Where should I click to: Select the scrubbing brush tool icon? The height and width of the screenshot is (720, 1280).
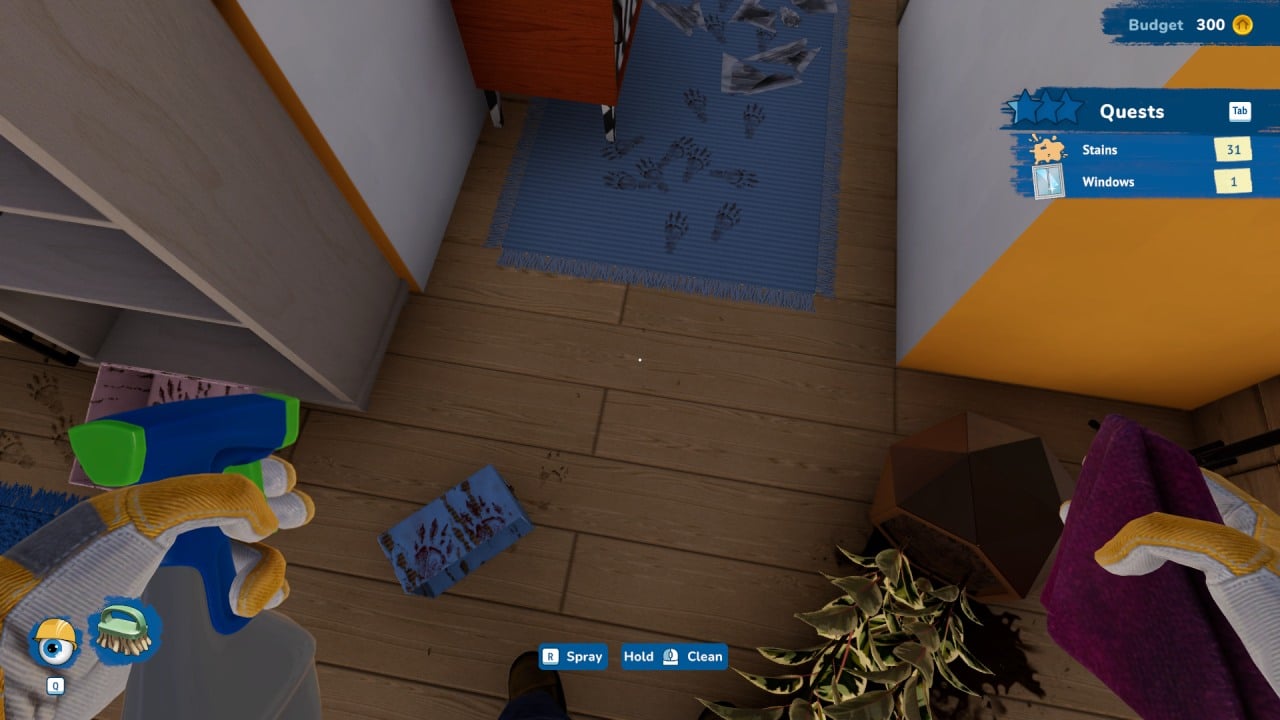click(x=120, y=630)
